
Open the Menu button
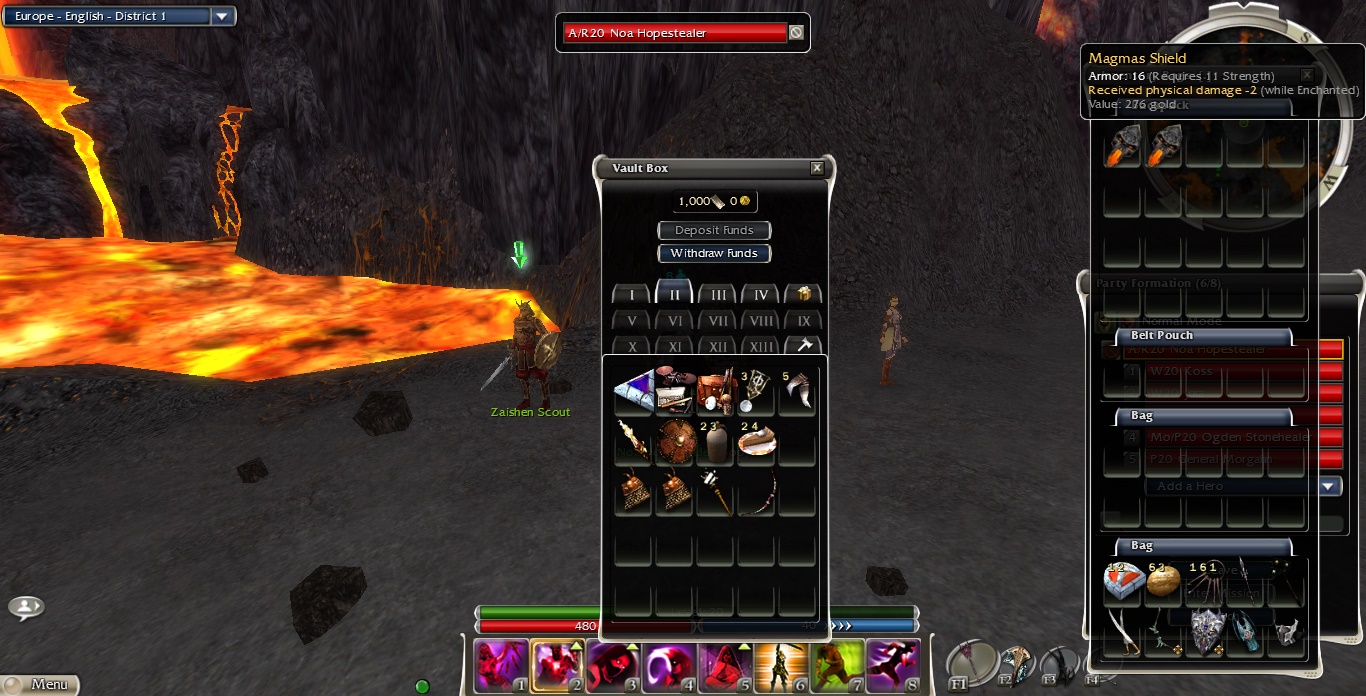coord(40,685)
